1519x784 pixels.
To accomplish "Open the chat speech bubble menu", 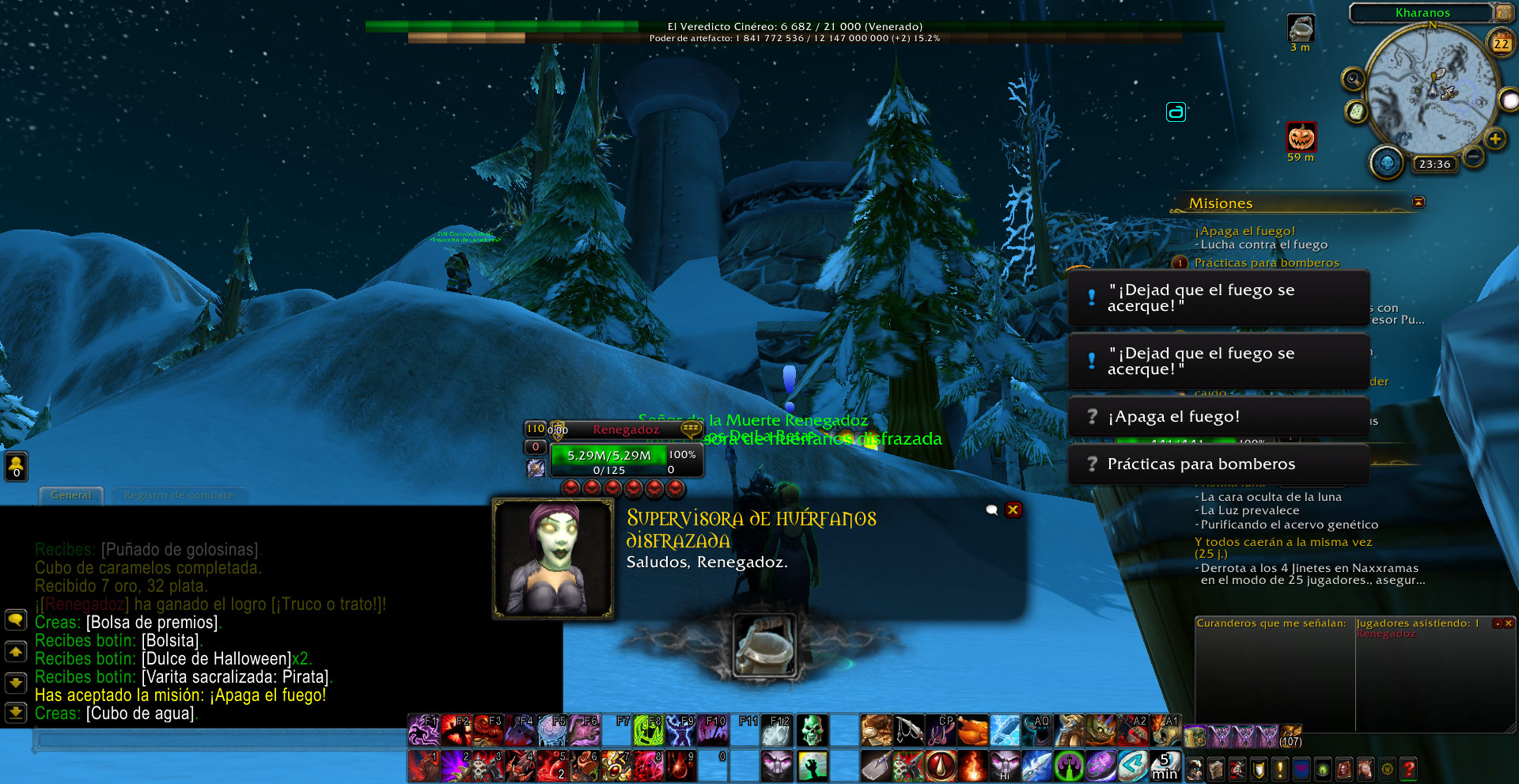I will coord(16,619).
